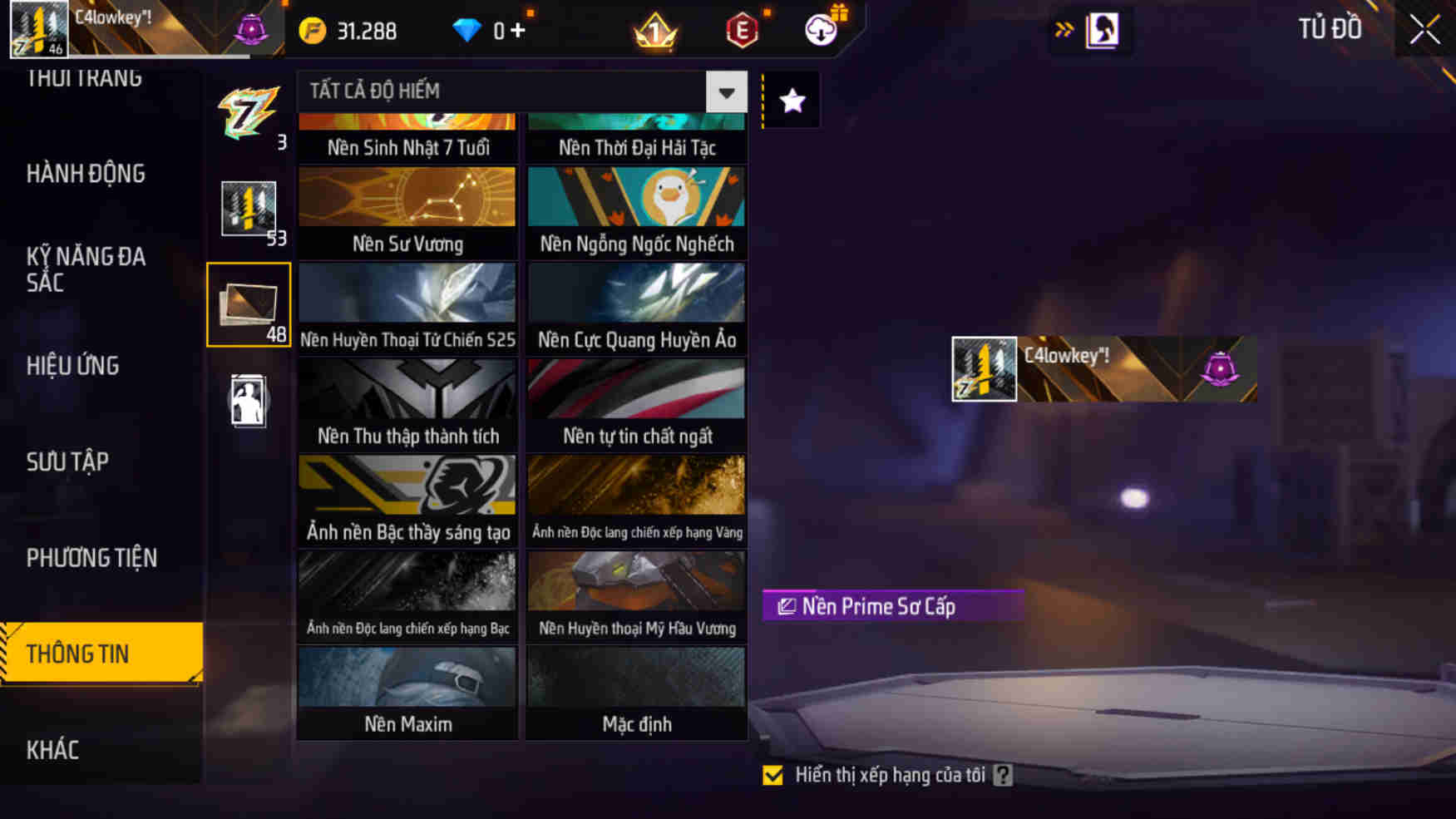Open the cloud gift icon
The image size is (1456, 819).
pos(819,30)
